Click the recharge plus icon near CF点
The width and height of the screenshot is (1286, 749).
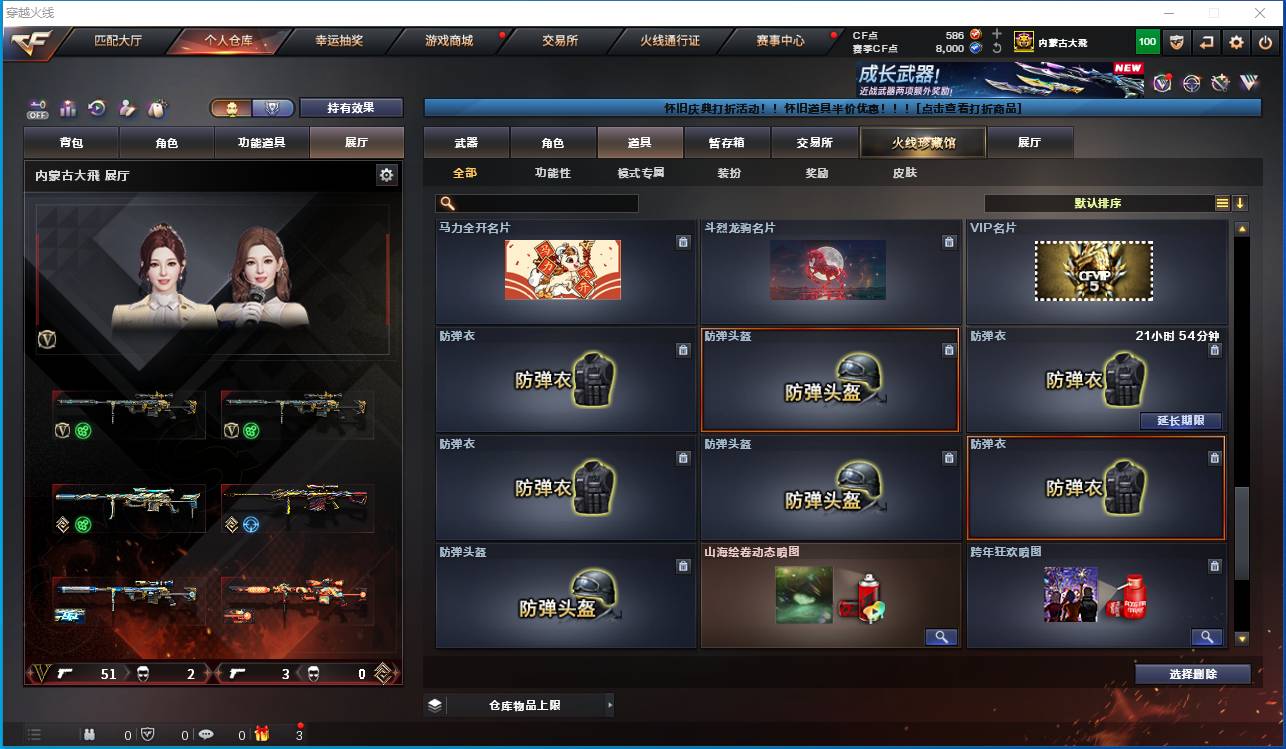click(996, 33)
